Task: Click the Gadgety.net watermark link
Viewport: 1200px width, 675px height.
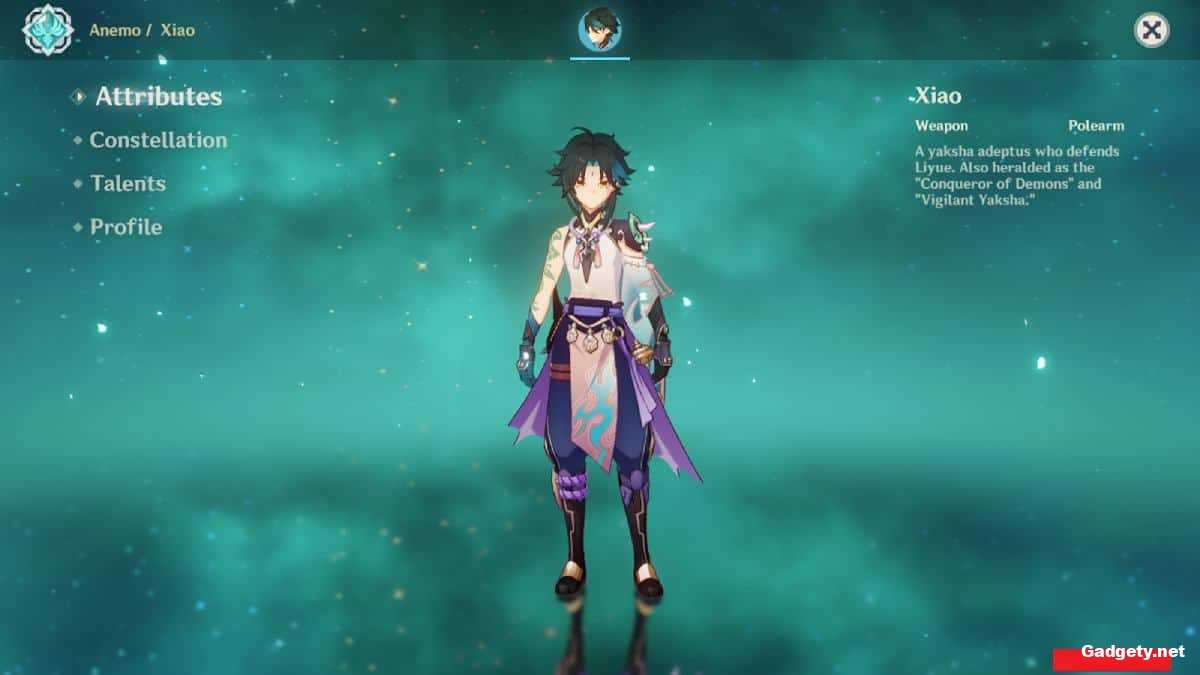Action: coord(1125,651)
